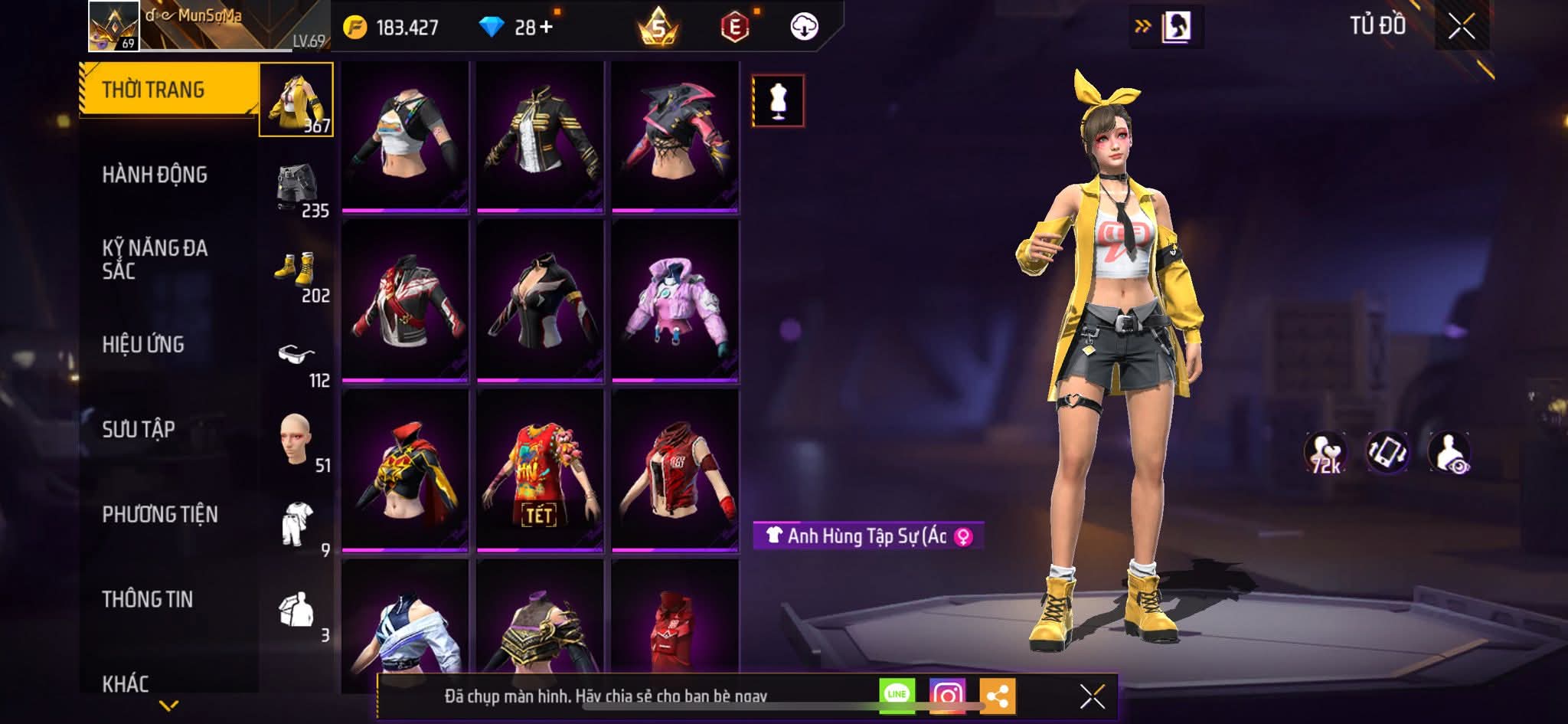
Task: Choose the yellow jacket tops subcategory
Action: tap(296, 100)
